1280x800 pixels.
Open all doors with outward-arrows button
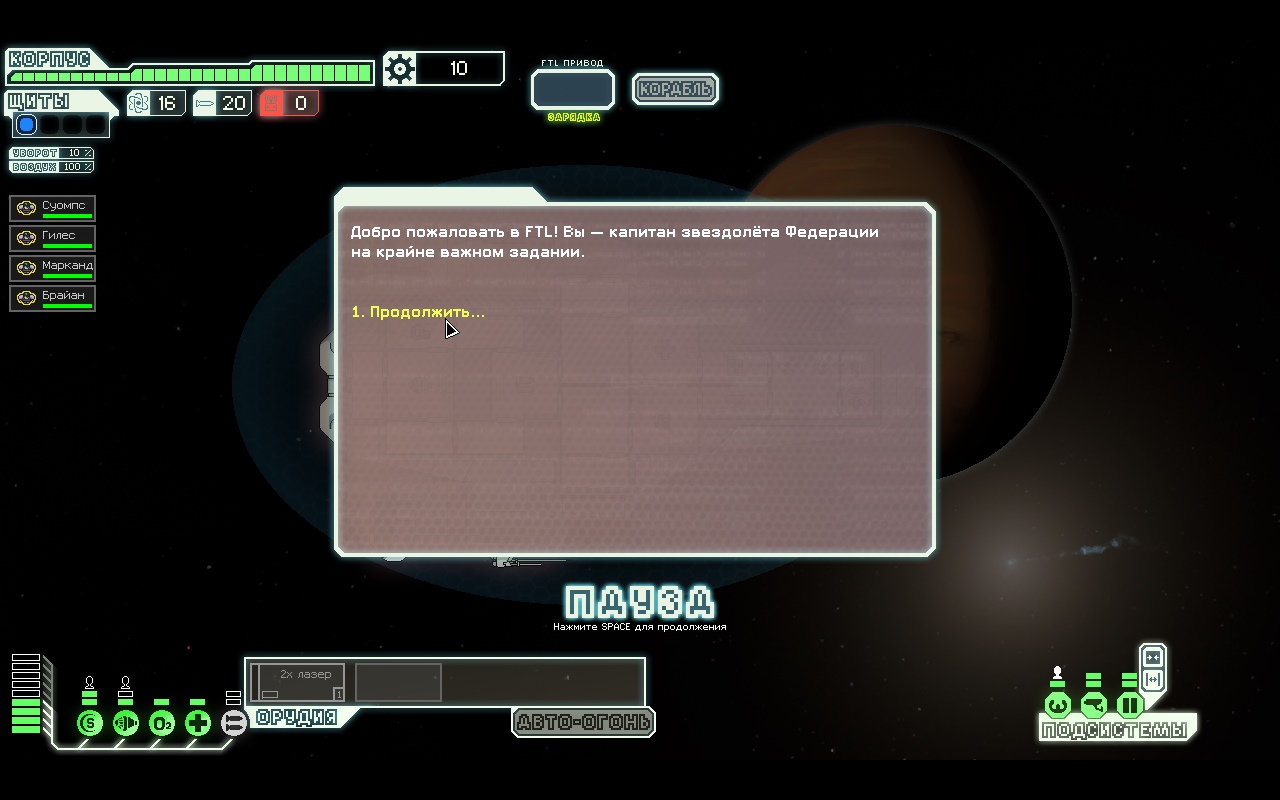point(1153,680)
